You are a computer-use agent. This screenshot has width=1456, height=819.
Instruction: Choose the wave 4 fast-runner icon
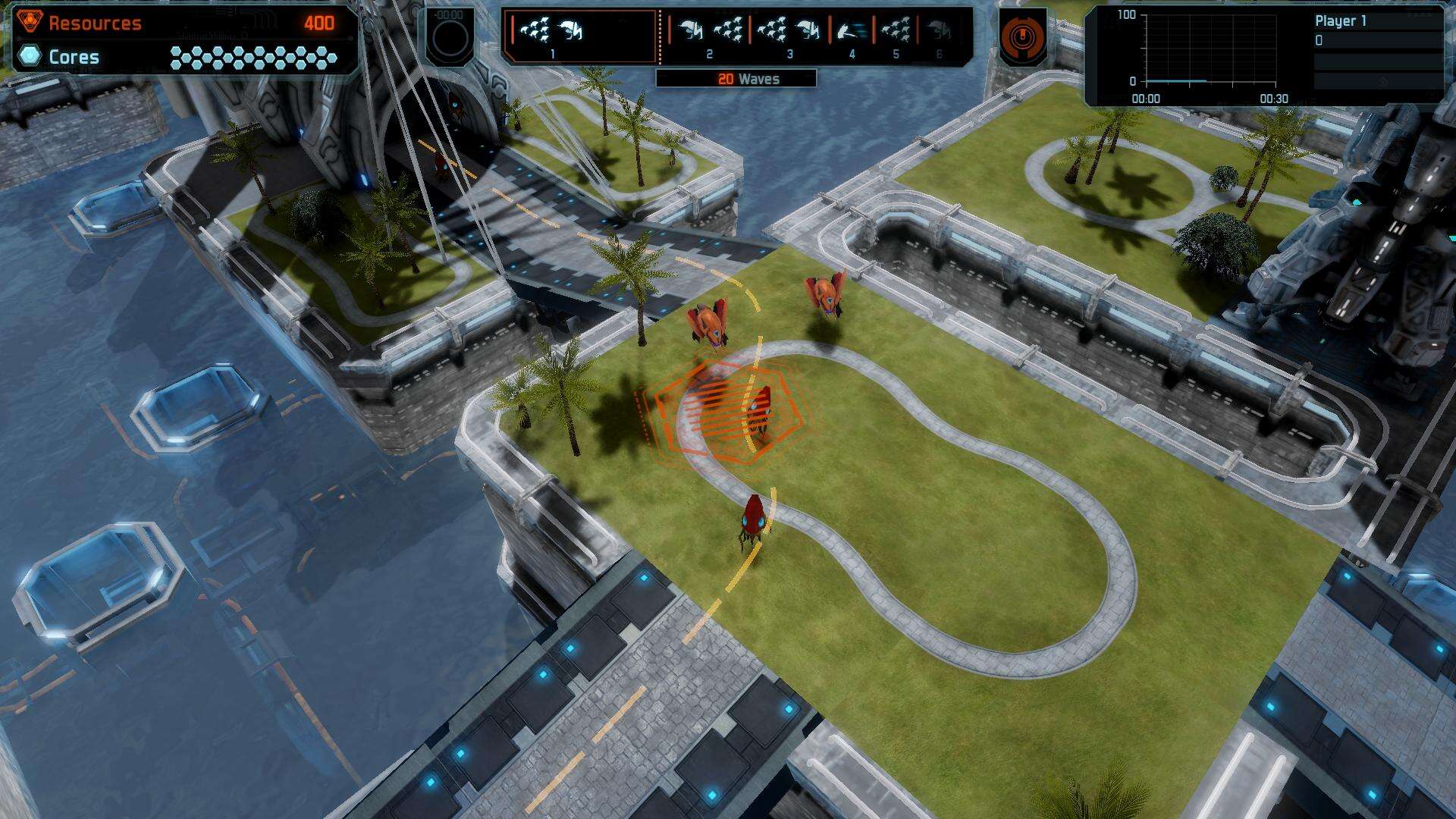pyautogui.click(x=852, y=33)
